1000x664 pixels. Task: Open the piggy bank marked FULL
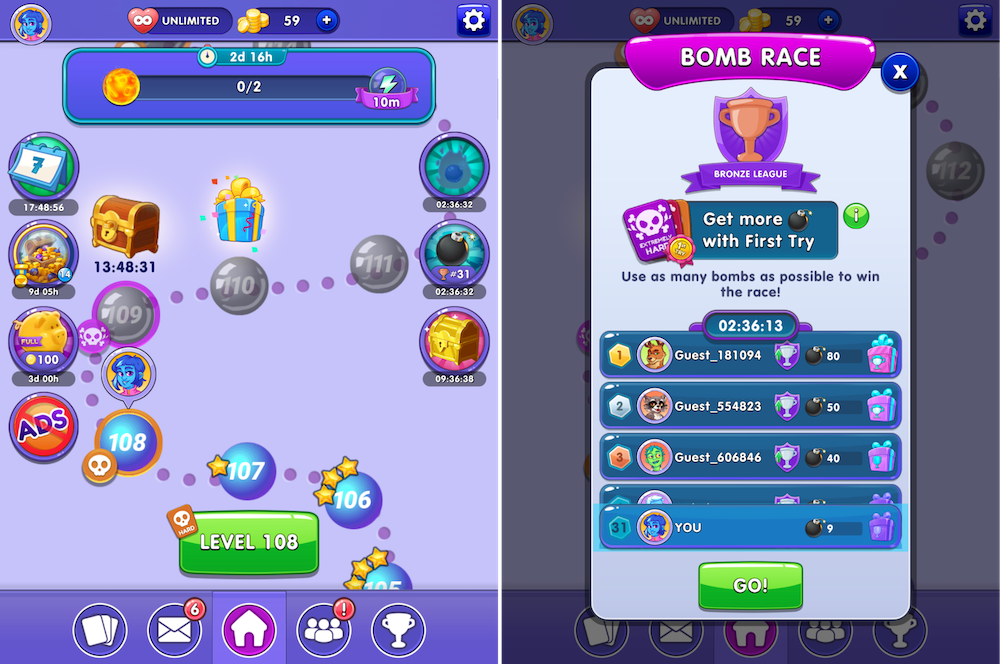(x=43, y=340)
